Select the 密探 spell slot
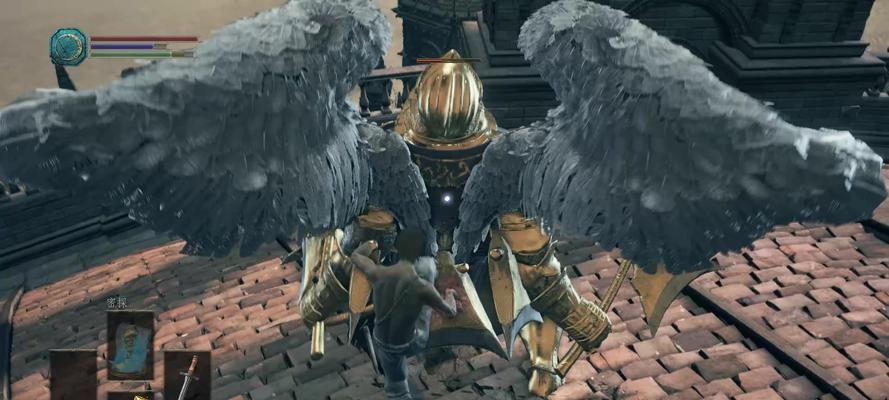 pos(130,344)
